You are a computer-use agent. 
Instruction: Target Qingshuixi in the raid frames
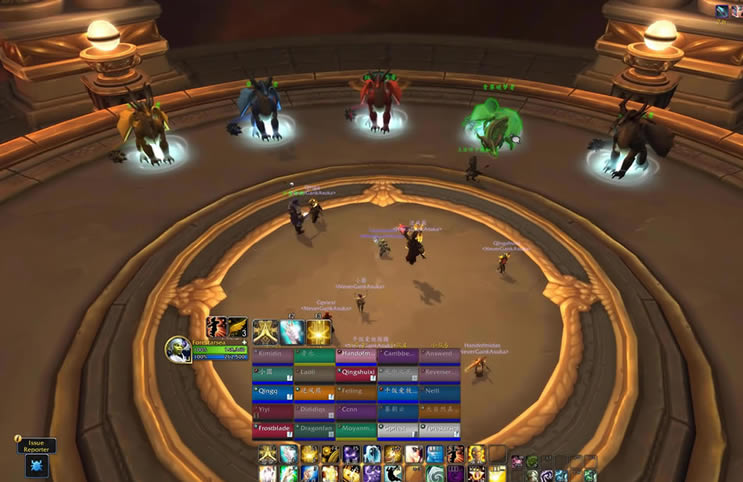pyautogui.click(x=357, y=373)
